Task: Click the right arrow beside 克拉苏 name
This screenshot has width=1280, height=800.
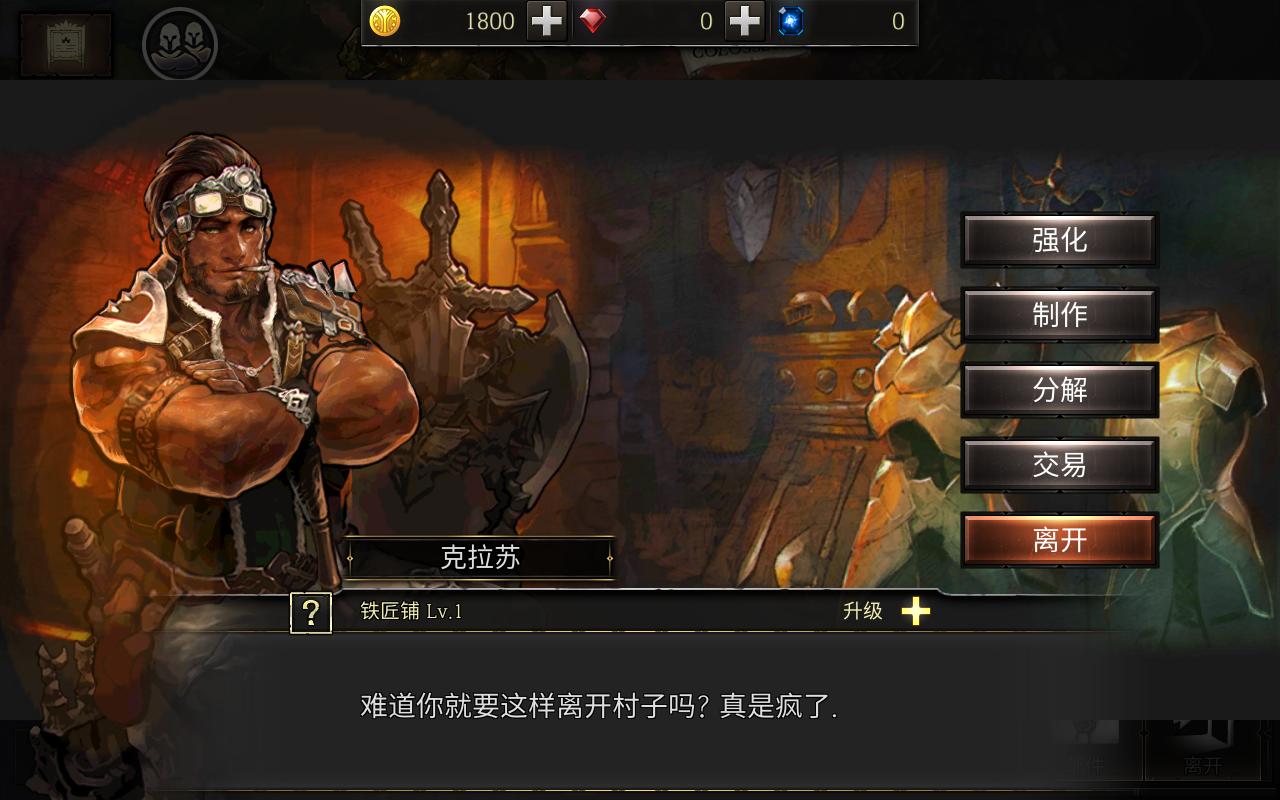Action: pyautogui.click(x=609, y=560)
